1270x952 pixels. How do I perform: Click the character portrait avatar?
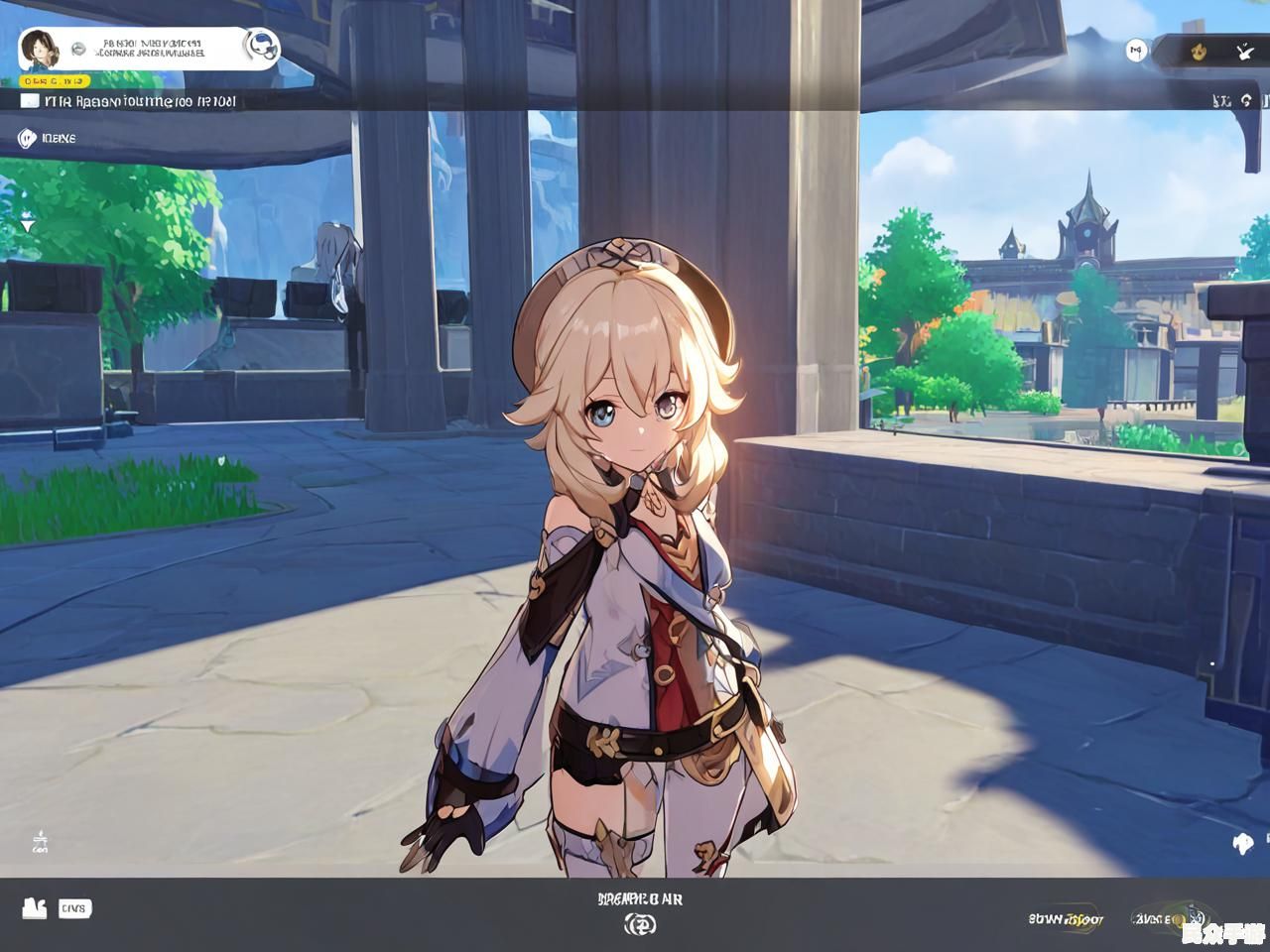pyautogui.click(x=39, y=49)
